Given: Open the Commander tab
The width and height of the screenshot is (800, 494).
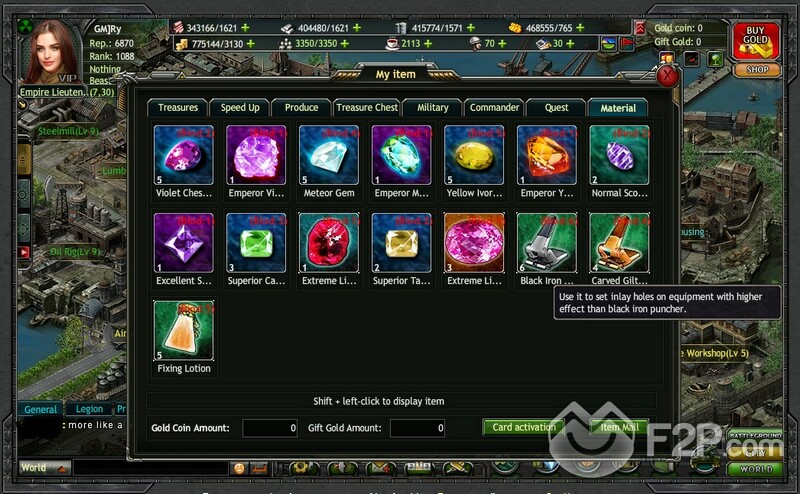Looking at the screenshot, I should click(494, 108).
